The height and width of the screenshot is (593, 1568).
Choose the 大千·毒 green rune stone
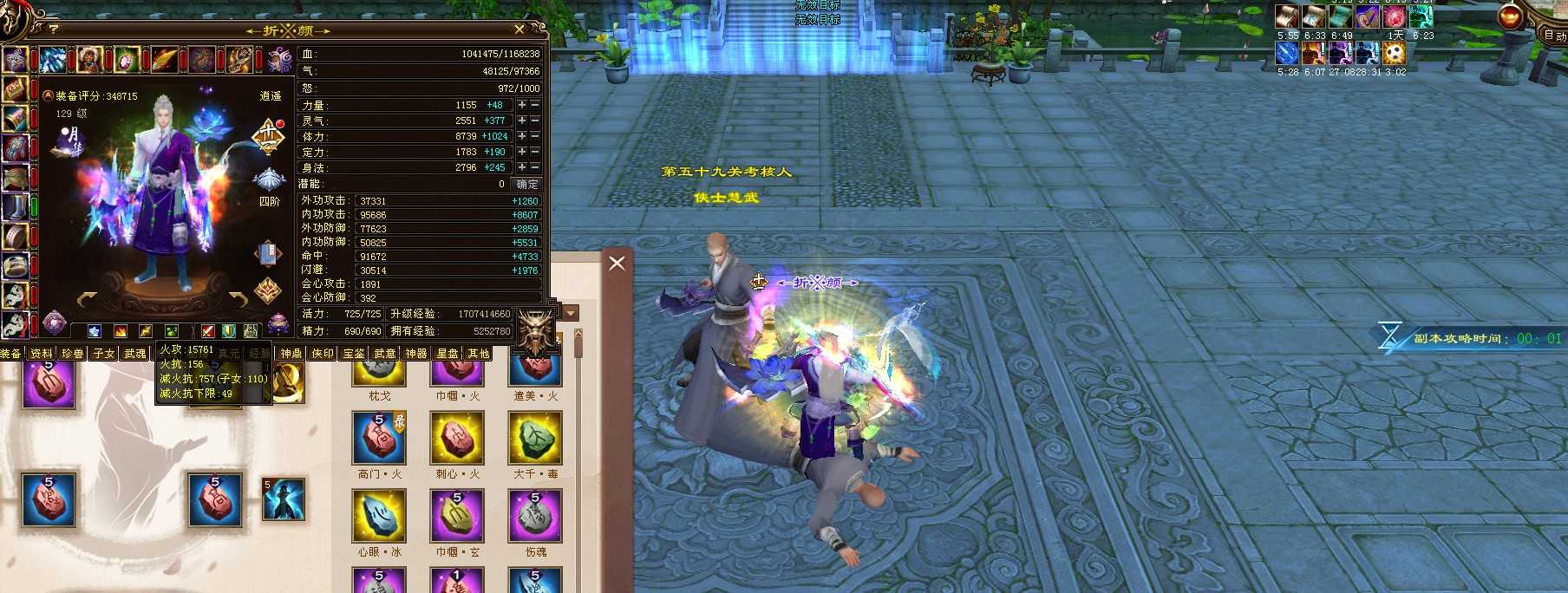pos(535,439)
